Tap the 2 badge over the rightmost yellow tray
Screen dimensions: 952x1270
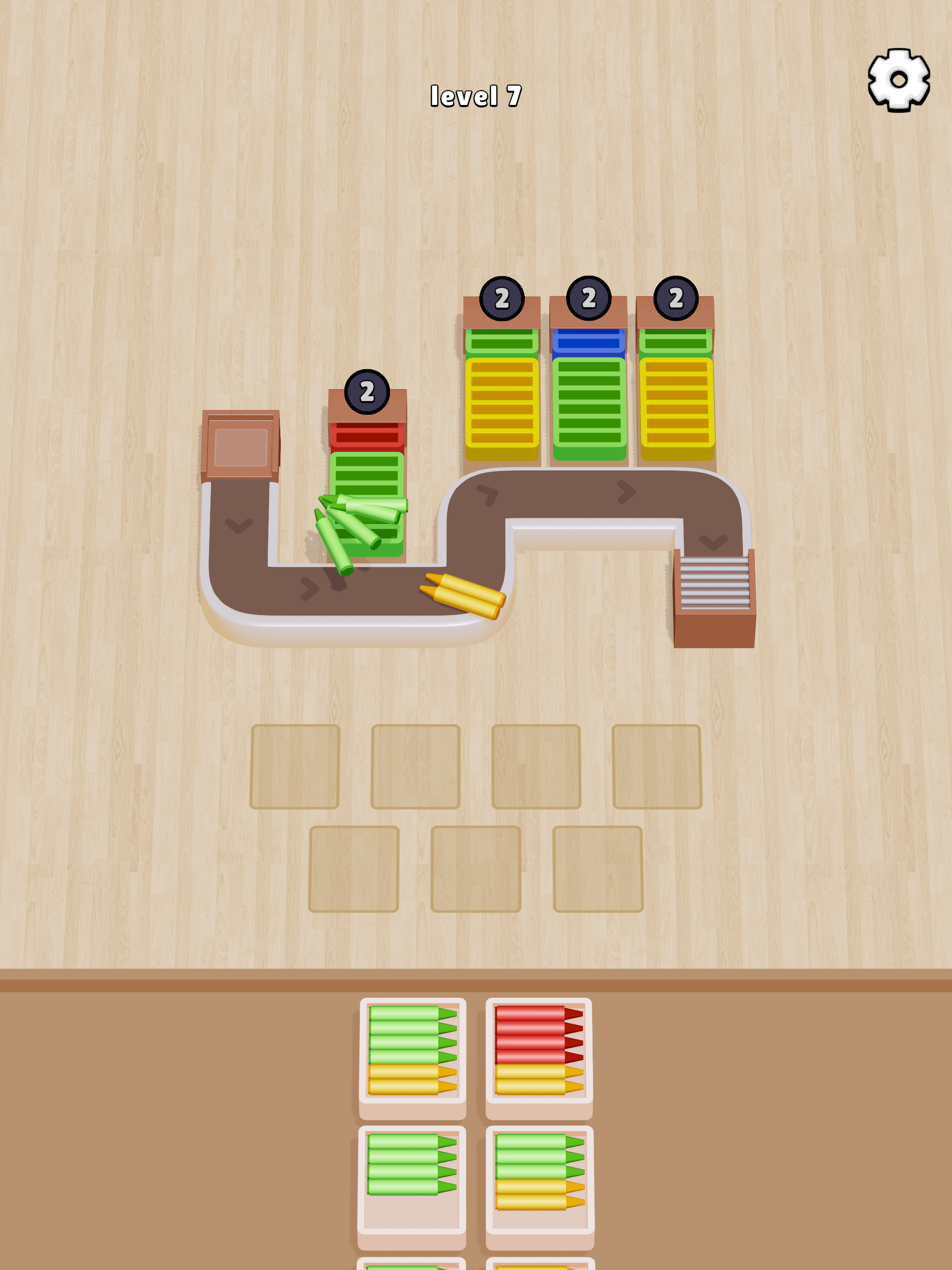[676, 298]
